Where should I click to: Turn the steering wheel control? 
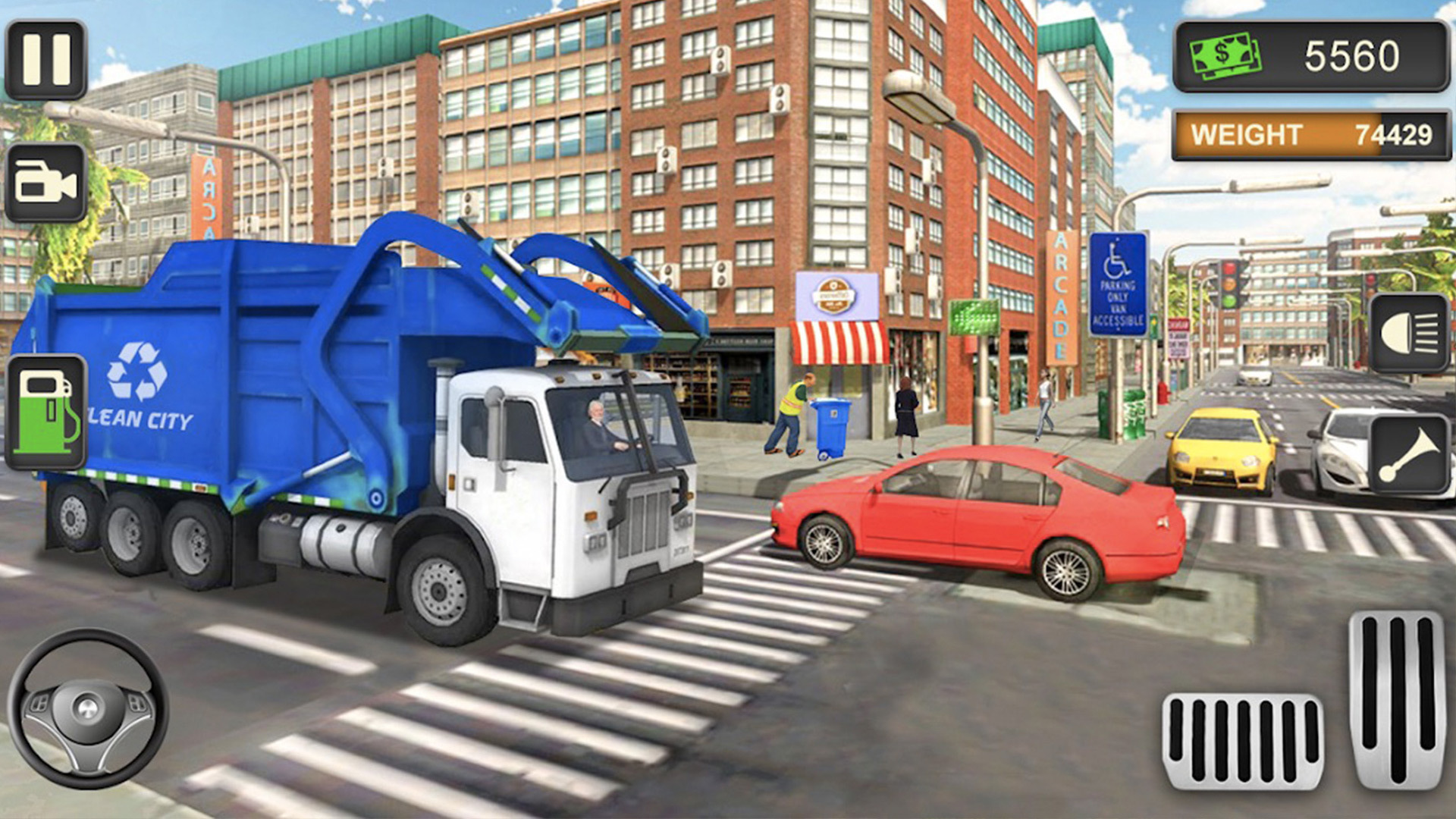[88, 708]
